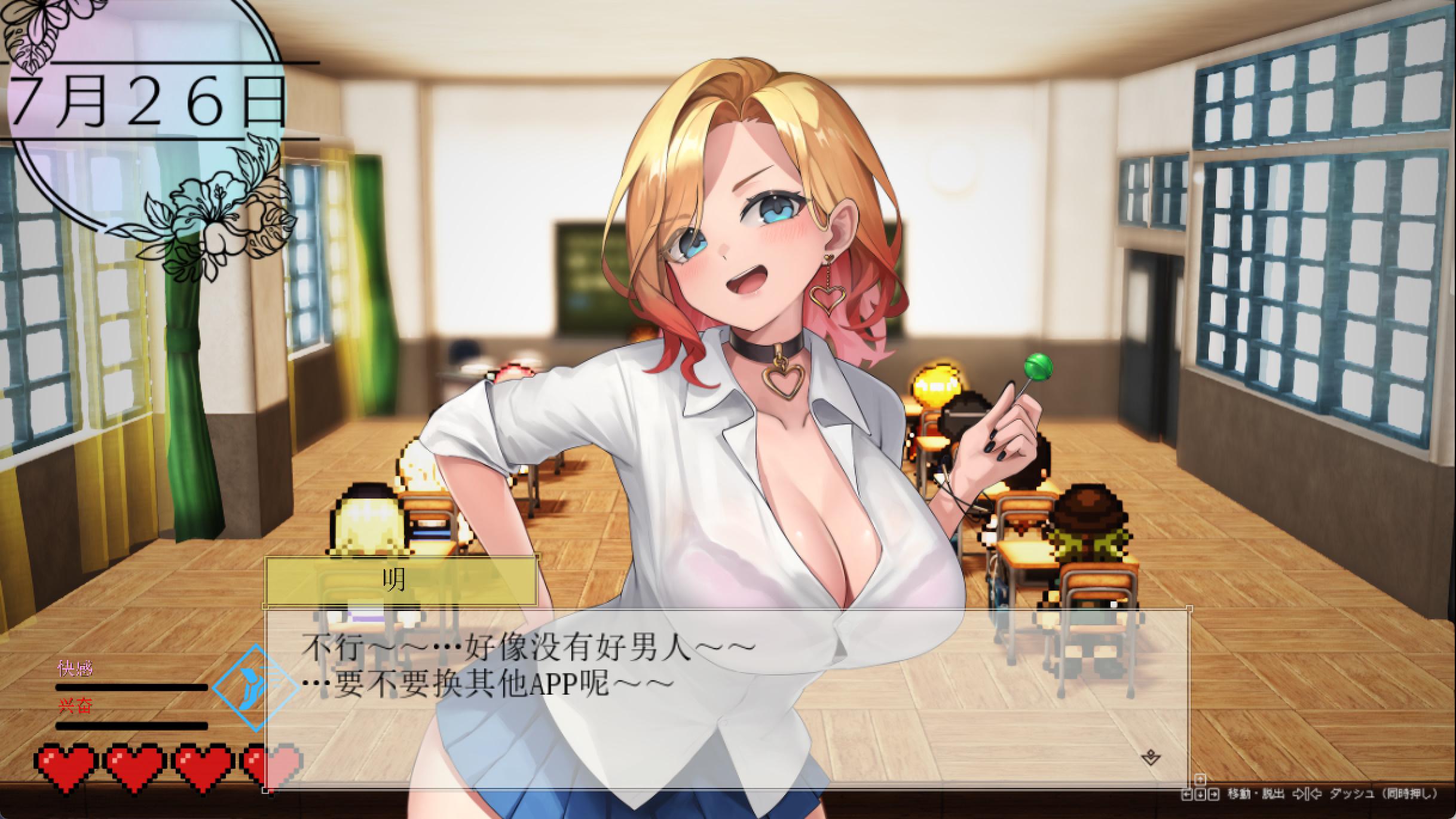1456x819 pixels.
Task: Click the dialogue continue arrow indicator
Action: 1151,758
